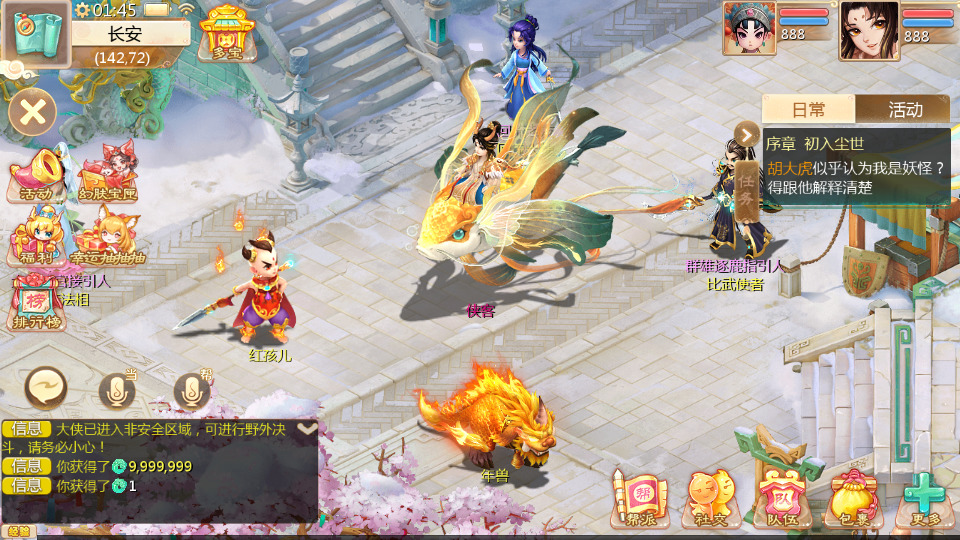Activate the 帮 voice microphone button

pyautogui.click(x=192, y=392)
